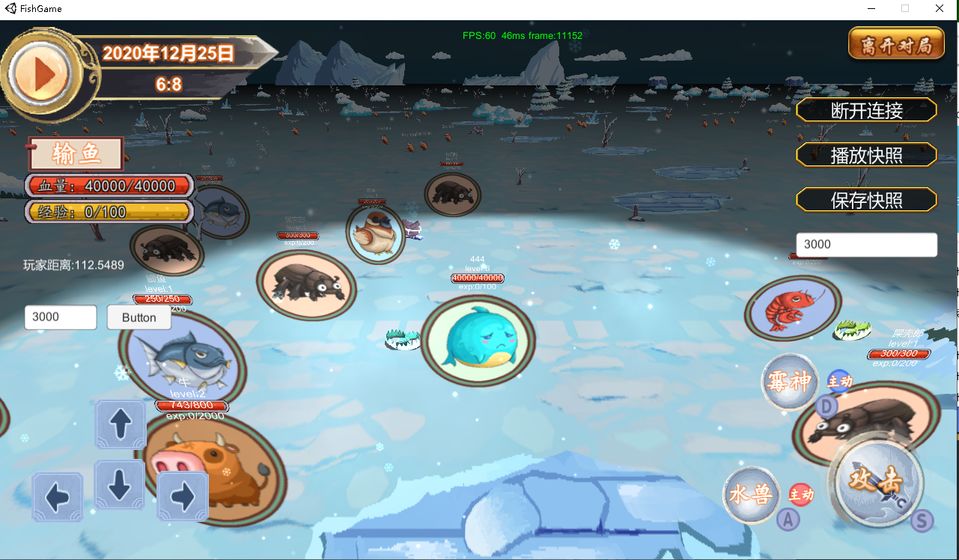Select the 断开连接 disconnect button
This screenshot has height=560, width=959.
(866, 110)
